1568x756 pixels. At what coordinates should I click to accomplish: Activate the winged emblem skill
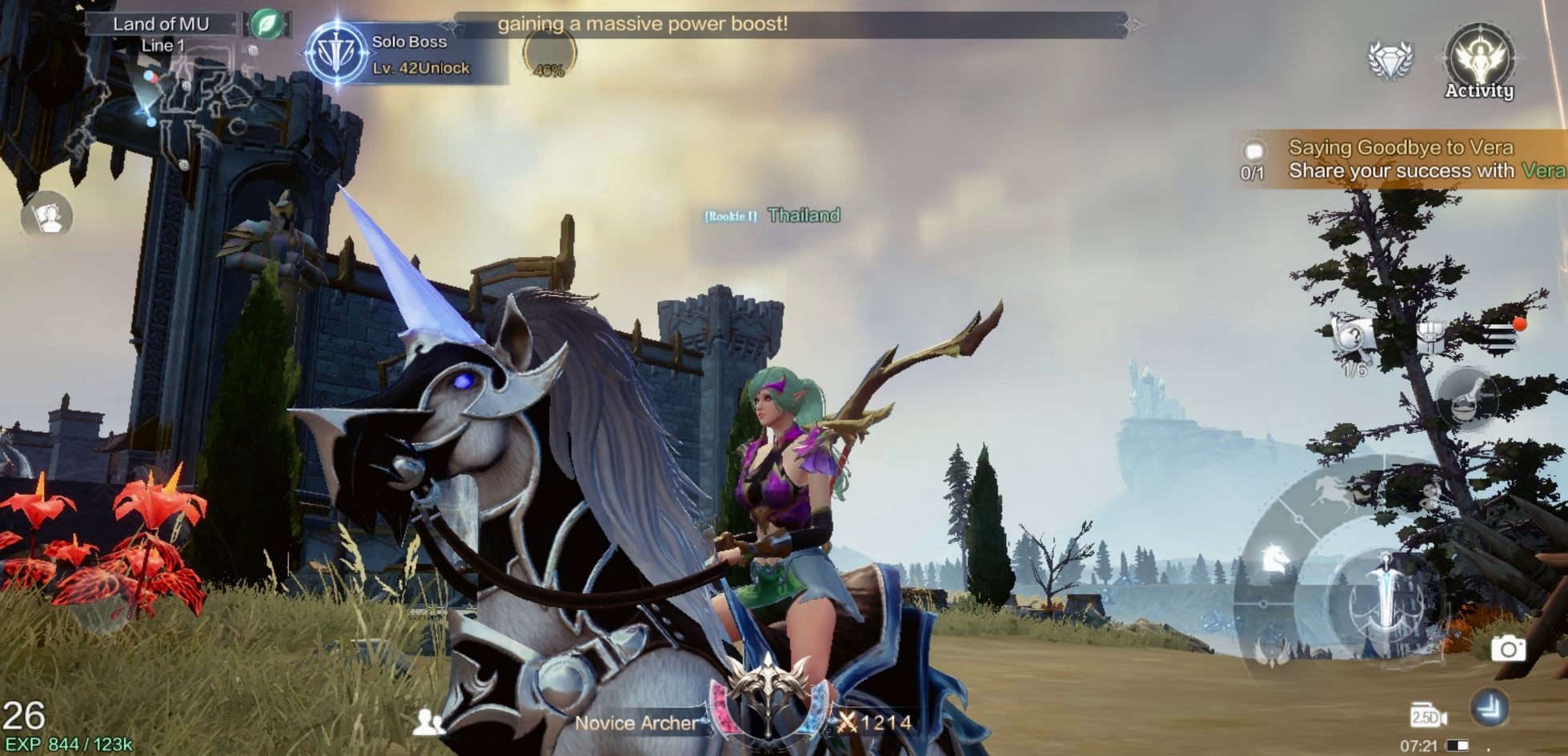(1270, 650)
